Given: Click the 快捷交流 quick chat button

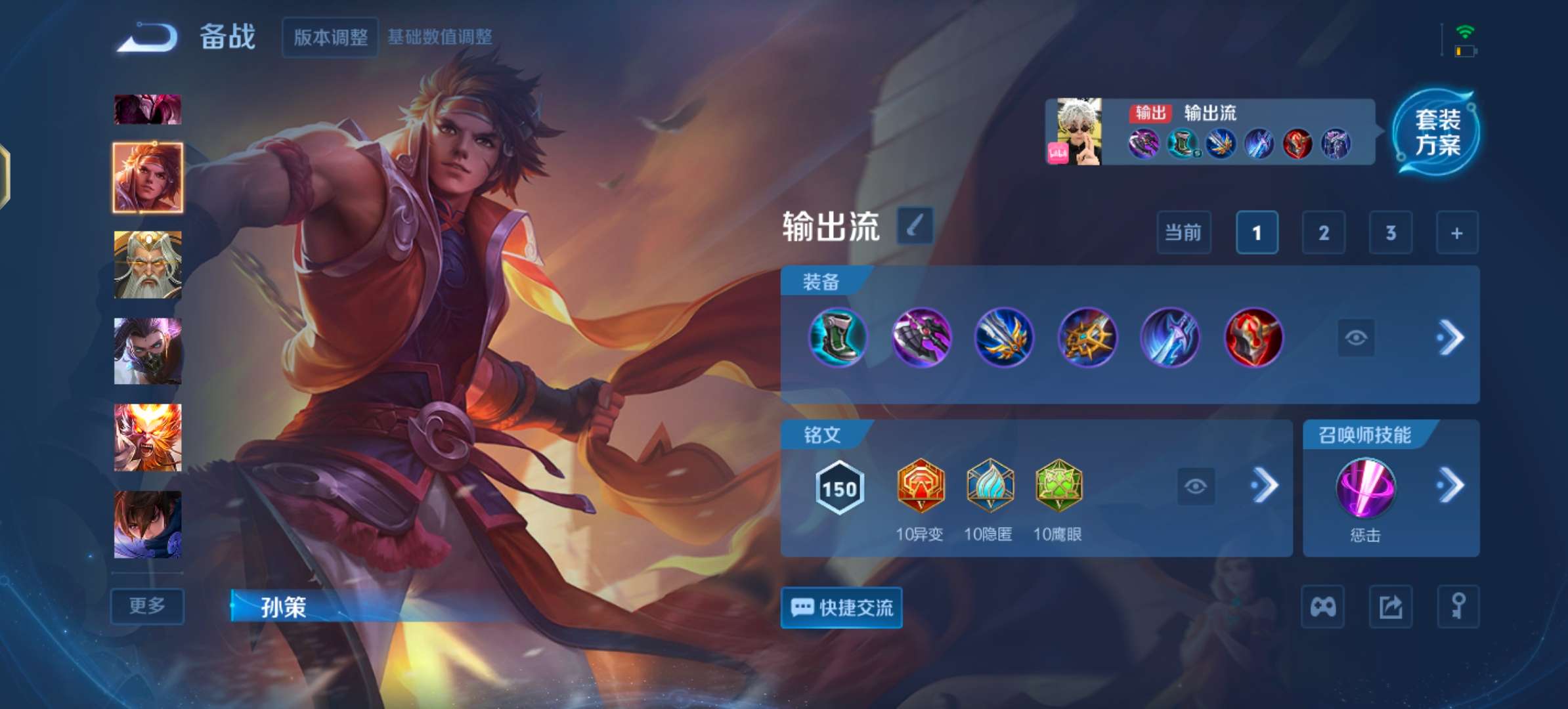Looking at the screenshot, I should tap(841, 608).
